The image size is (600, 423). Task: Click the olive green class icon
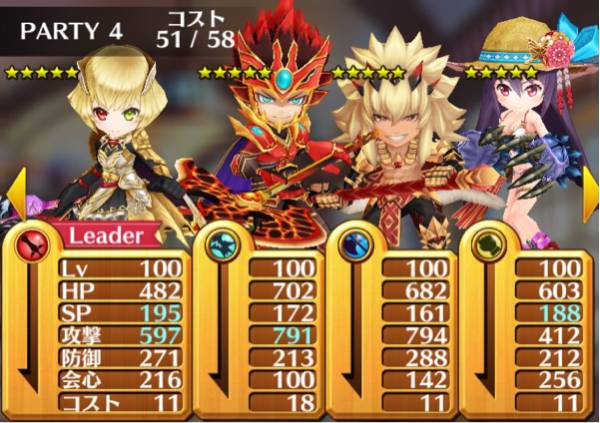pyautogui.click(x=489, y=244)
